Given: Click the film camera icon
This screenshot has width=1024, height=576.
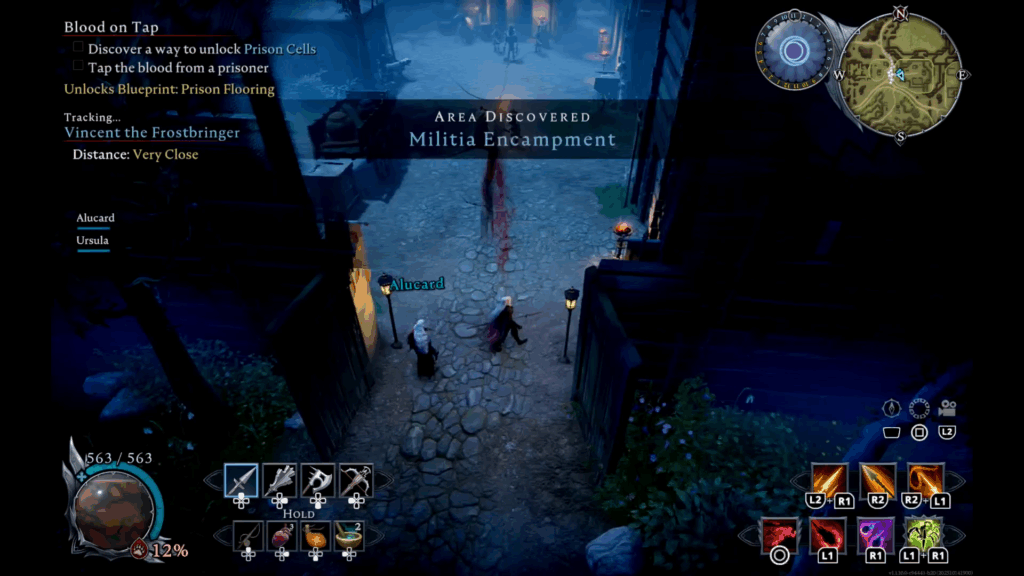Looking at the screenshot, I should (x=947, y=408).
